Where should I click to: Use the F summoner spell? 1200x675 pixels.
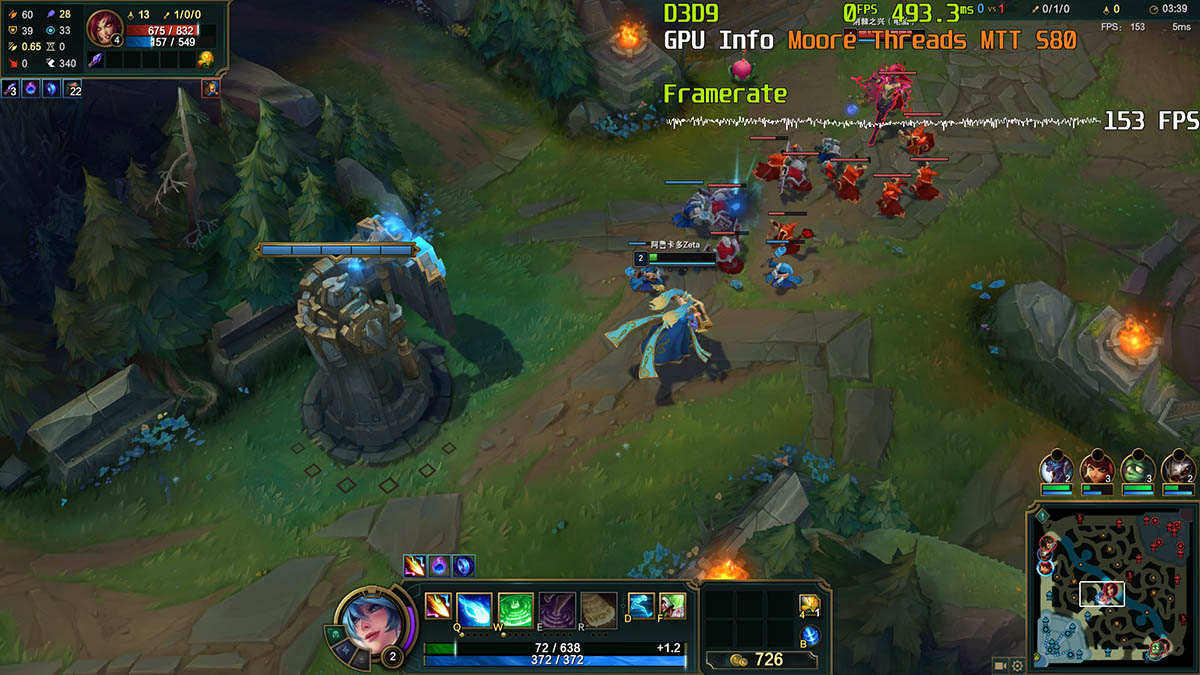[x=672, y=605]
